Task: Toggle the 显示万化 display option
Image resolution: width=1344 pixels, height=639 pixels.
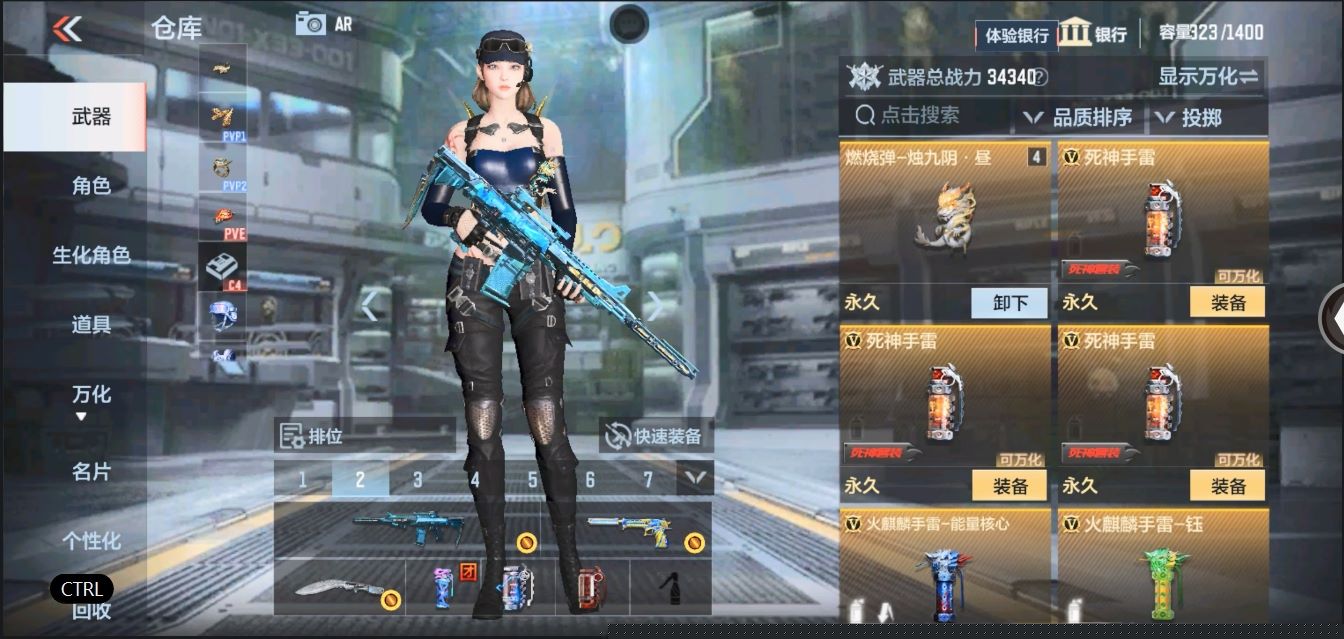Action: (x=1208, y=77)
